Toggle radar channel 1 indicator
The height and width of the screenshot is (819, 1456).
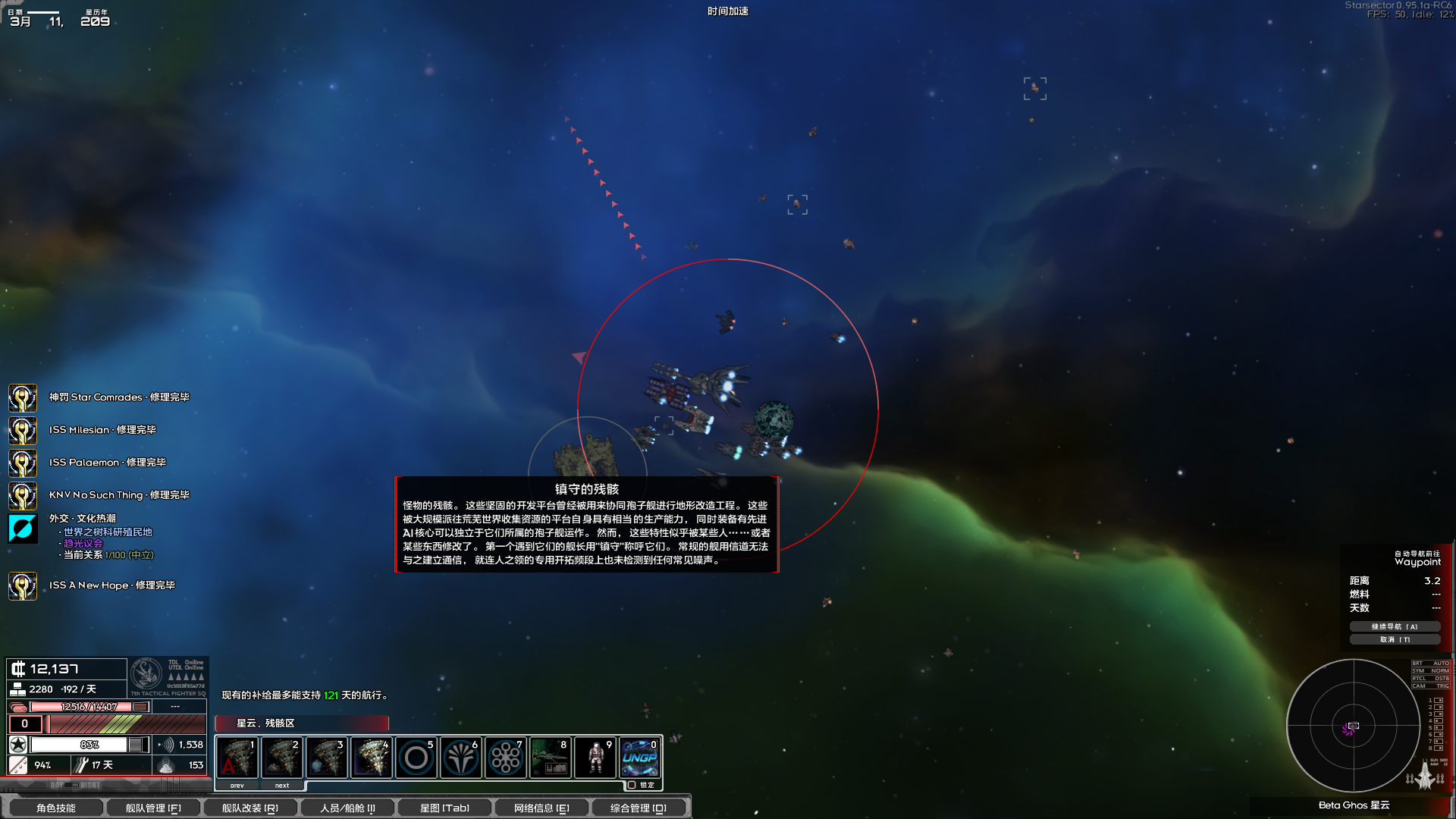click(x=1437, y=700)
